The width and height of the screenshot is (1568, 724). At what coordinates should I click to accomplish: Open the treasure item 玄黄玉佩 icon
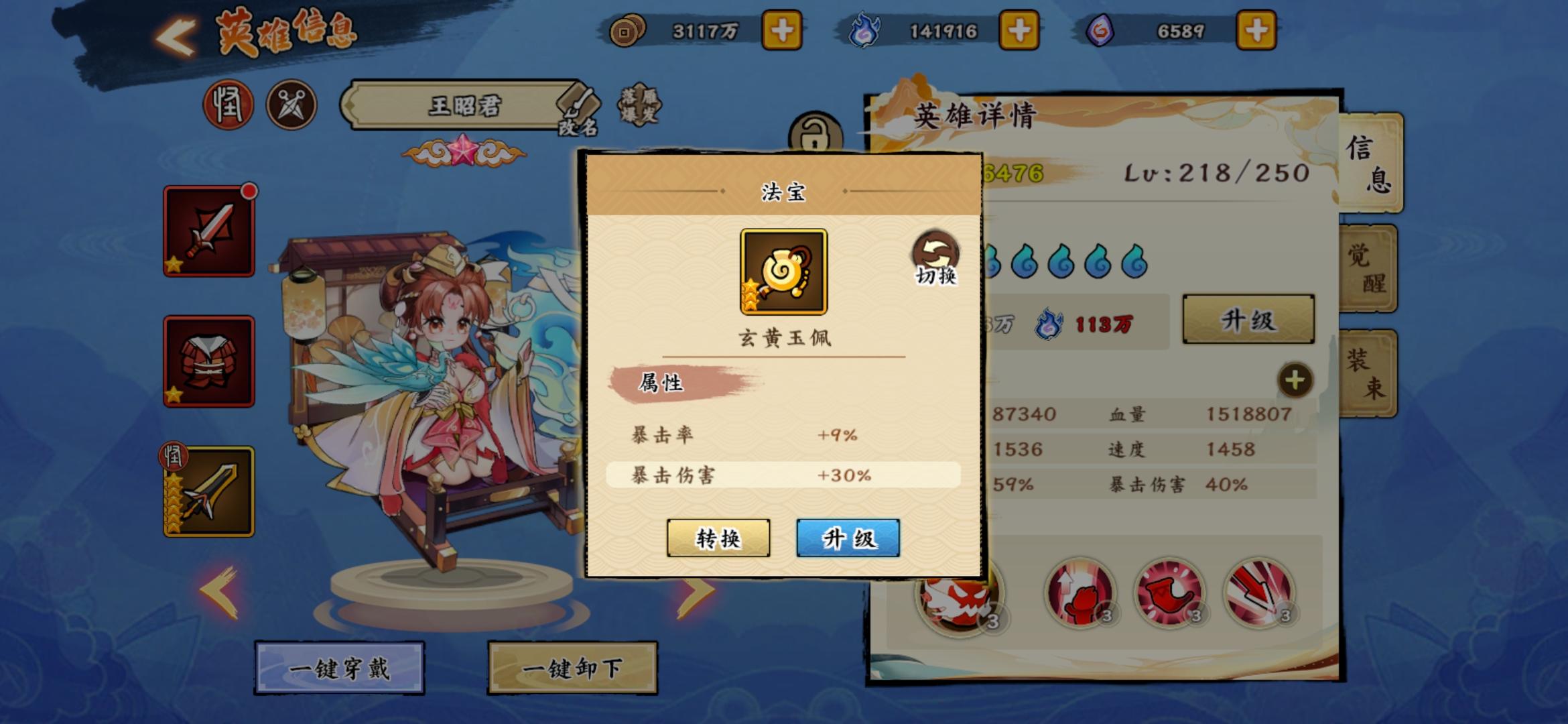[x=783, y=271]
